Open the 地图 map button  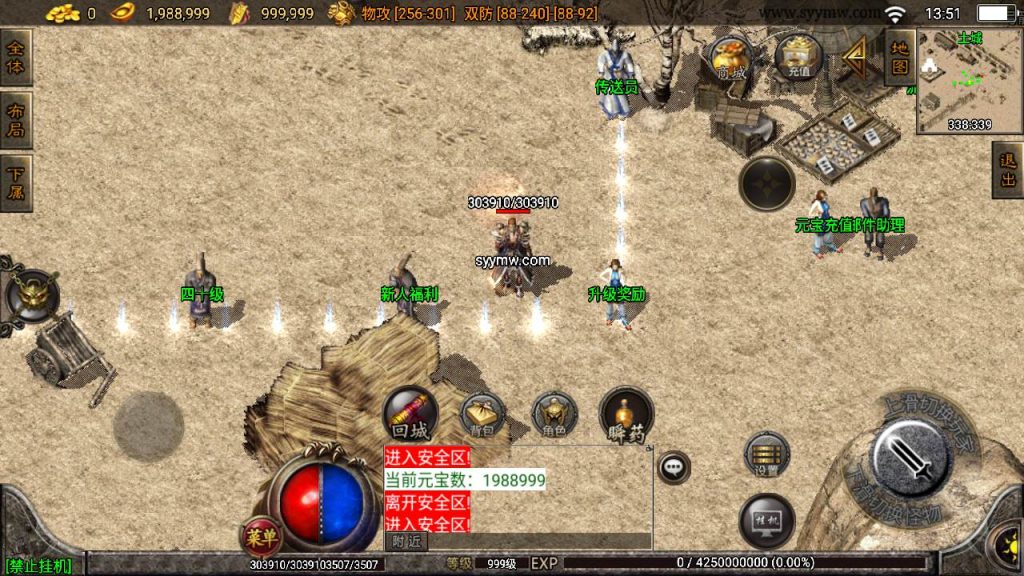point(900,57)
